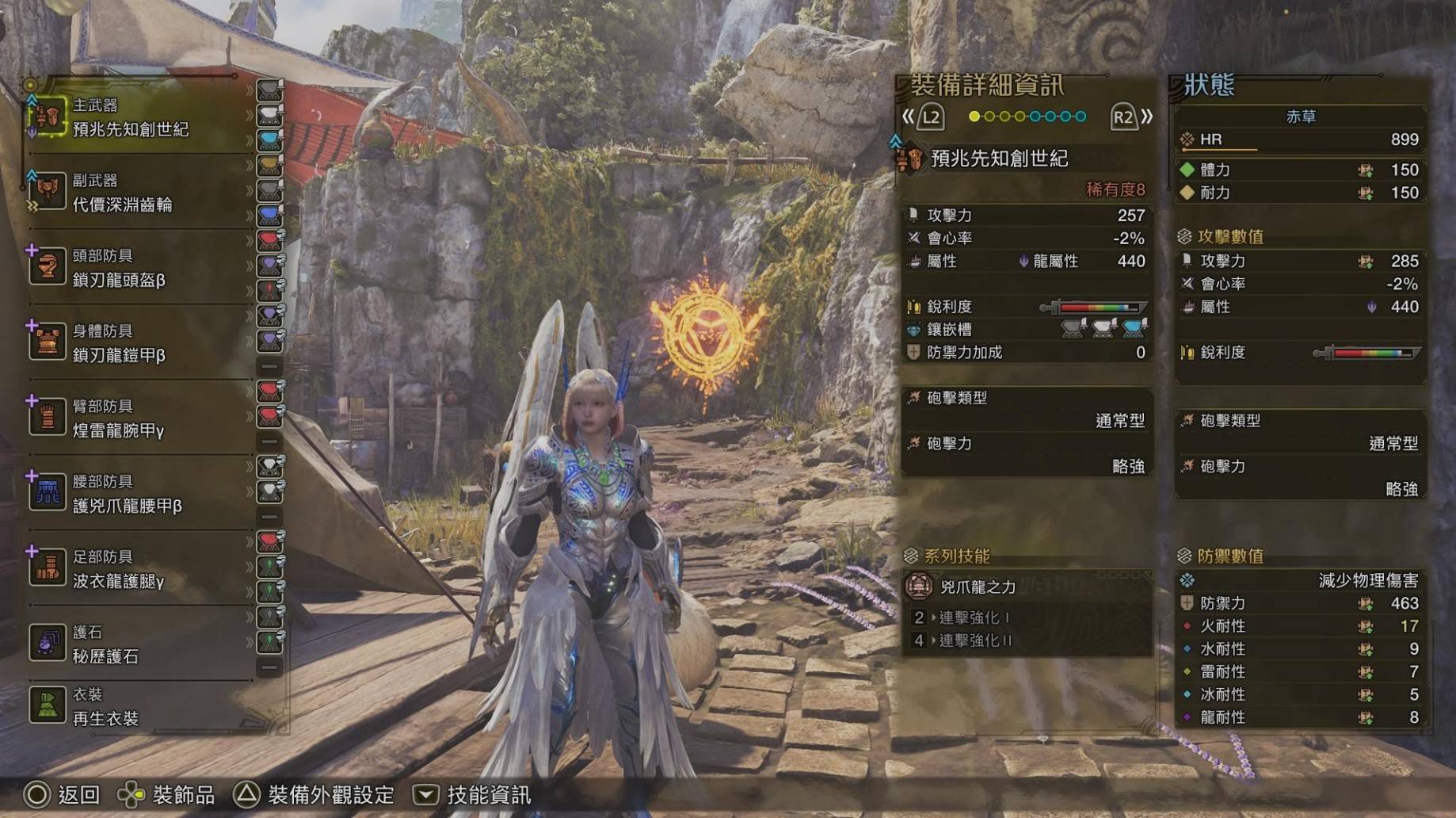This screenshot has height=818, width=1456.
Task: Select waist armor 護兇爪龍腰甲β
Action: 127,495
